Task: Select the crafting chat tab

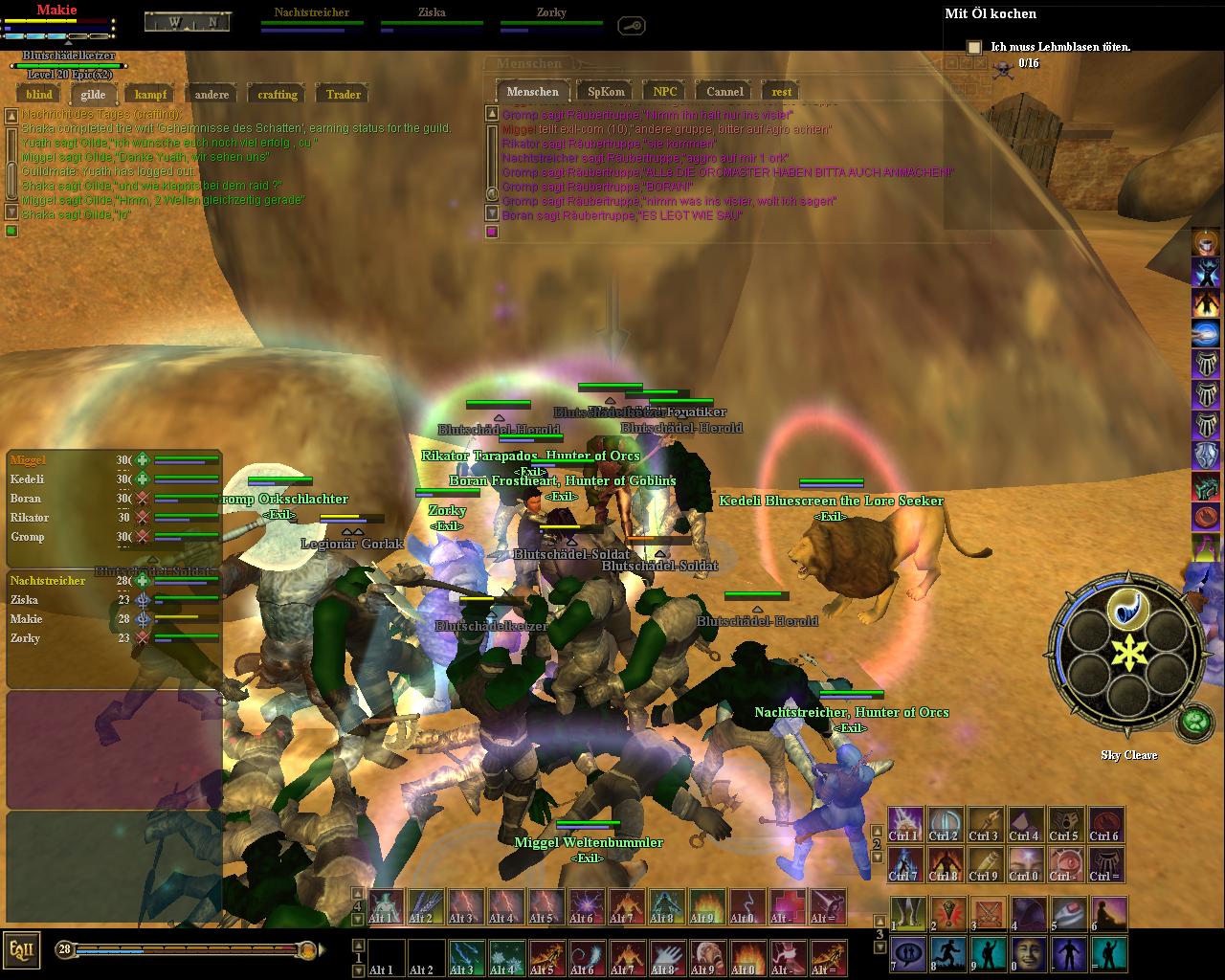Action: 278,95
